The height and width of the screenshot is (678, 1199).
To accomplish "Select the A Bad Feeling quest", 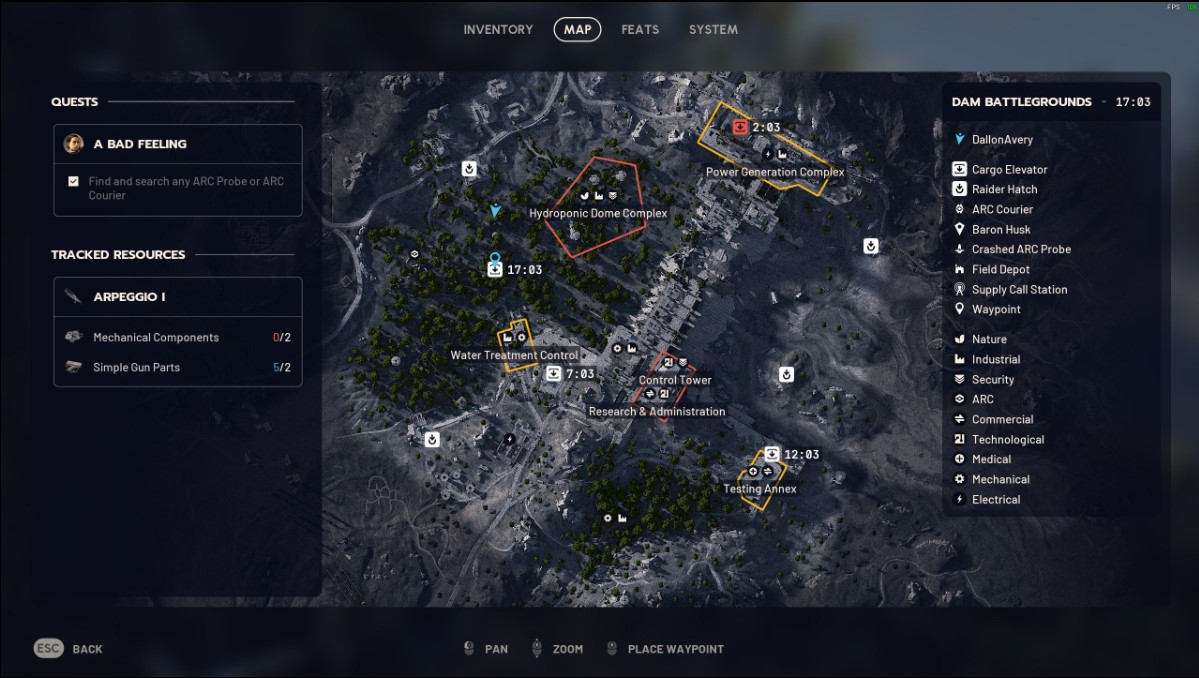I will (x=140, y=144).
